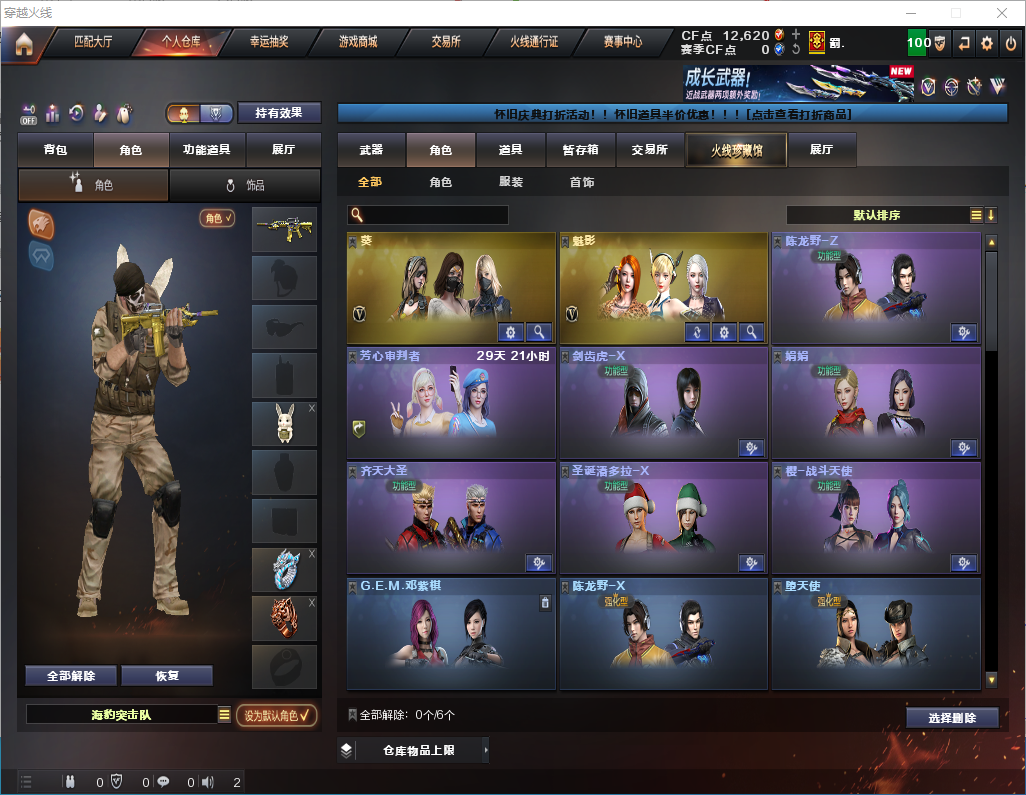1026x795 pixels.
Task: Open the 默认排序 sort dropdown
Action: point(876,215)
